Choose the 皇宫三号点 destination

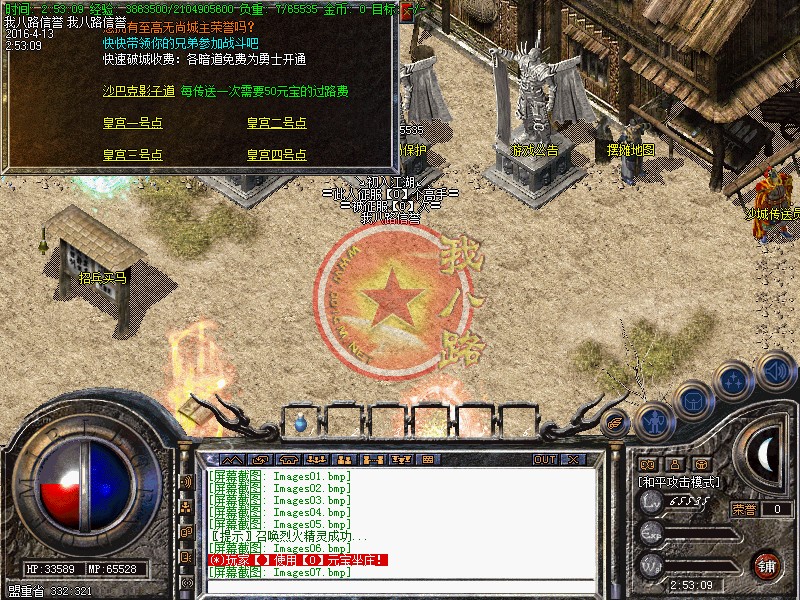pos(132,155)
